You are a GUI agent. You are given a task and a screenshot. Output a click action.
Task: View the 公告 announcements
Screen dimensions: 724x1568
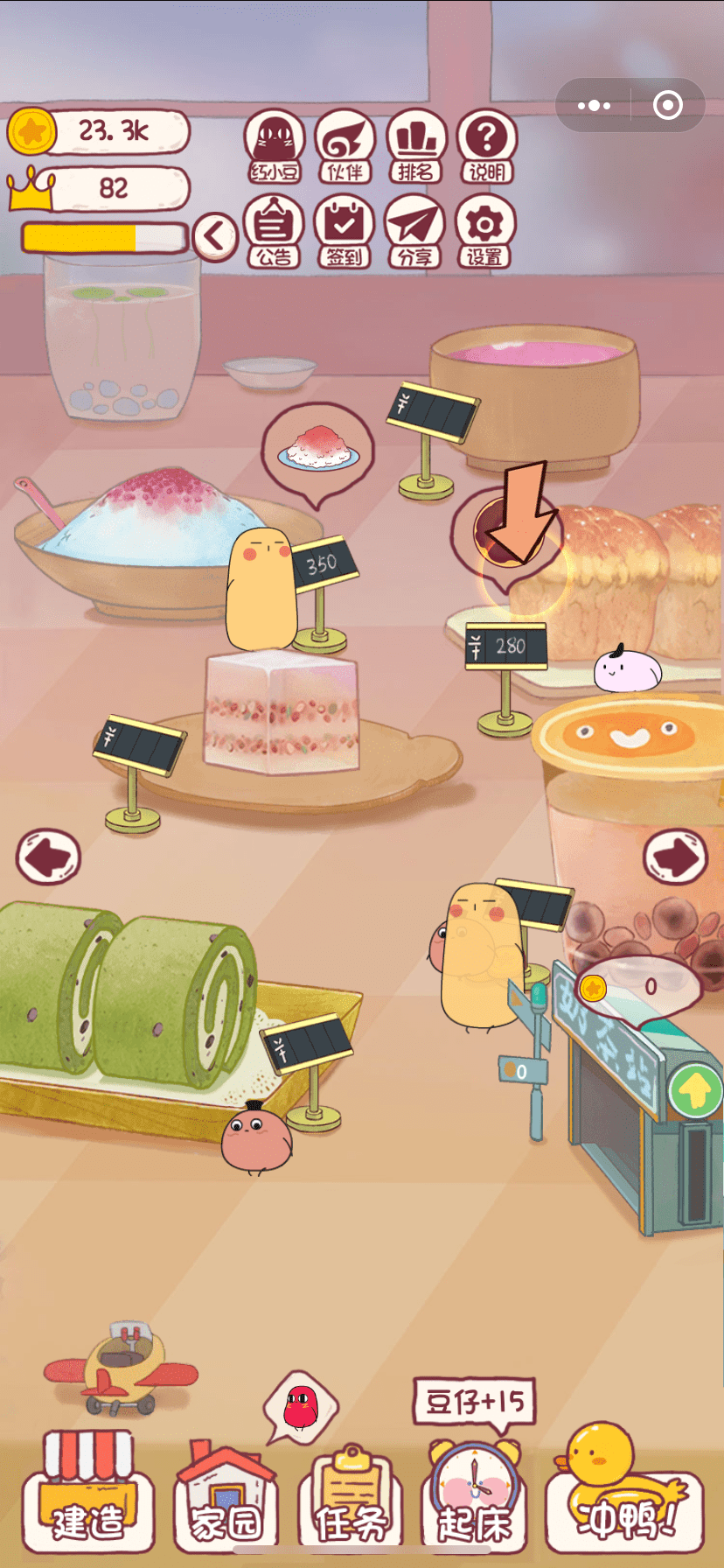pos(275,232)
